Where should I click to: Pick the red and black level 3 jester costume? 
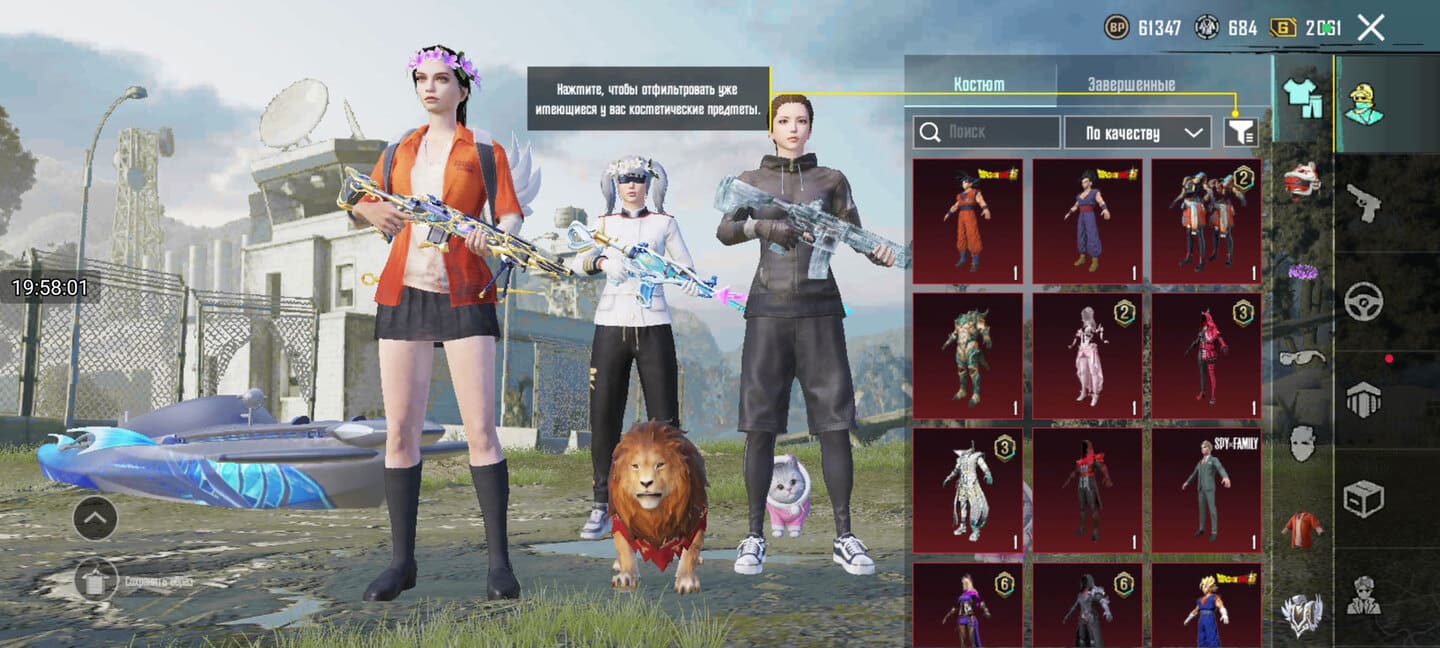tap(1205, 356)
